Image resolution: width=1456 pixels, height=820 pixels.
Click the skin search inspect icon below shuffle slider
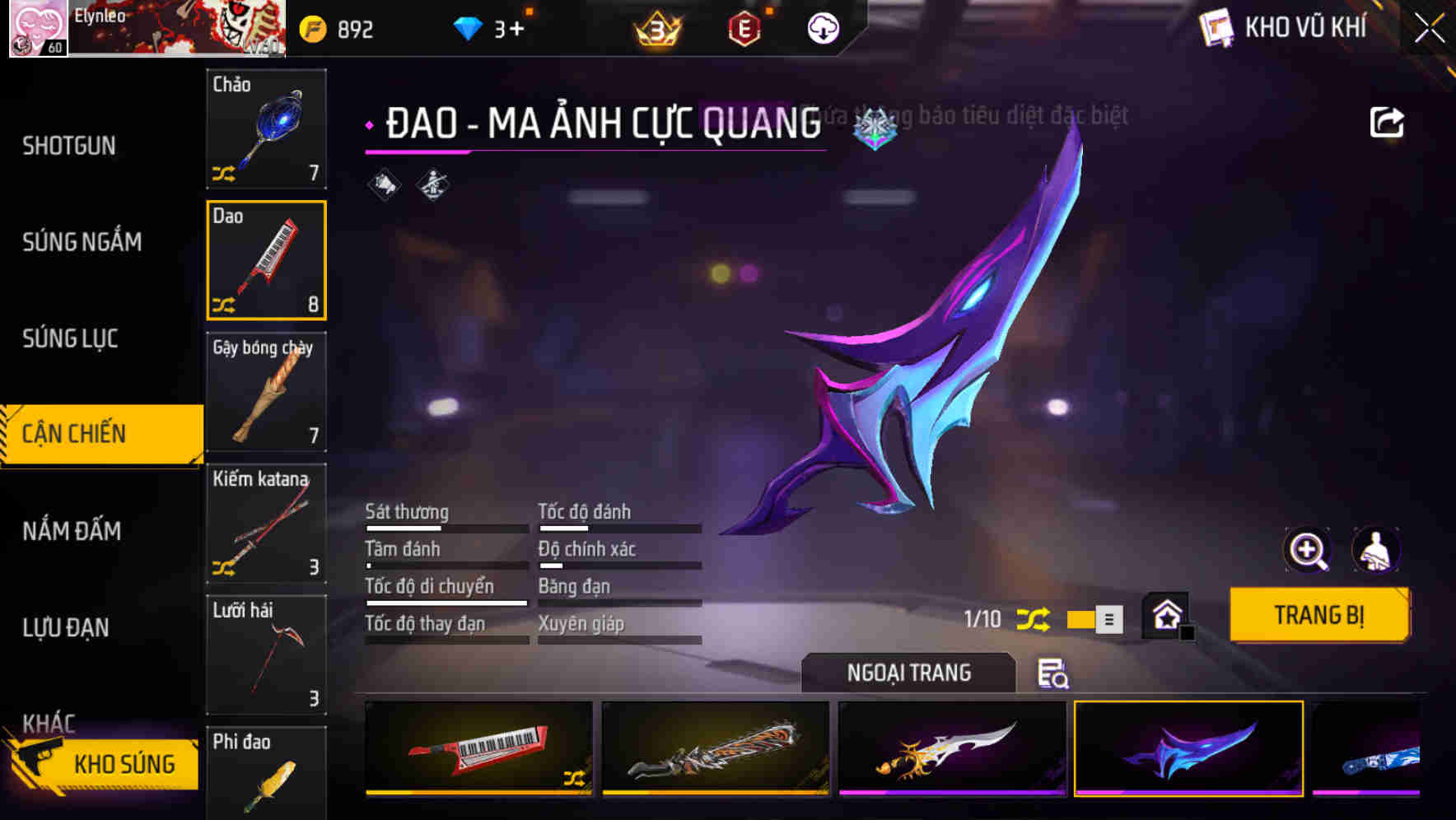(1051, 675)
